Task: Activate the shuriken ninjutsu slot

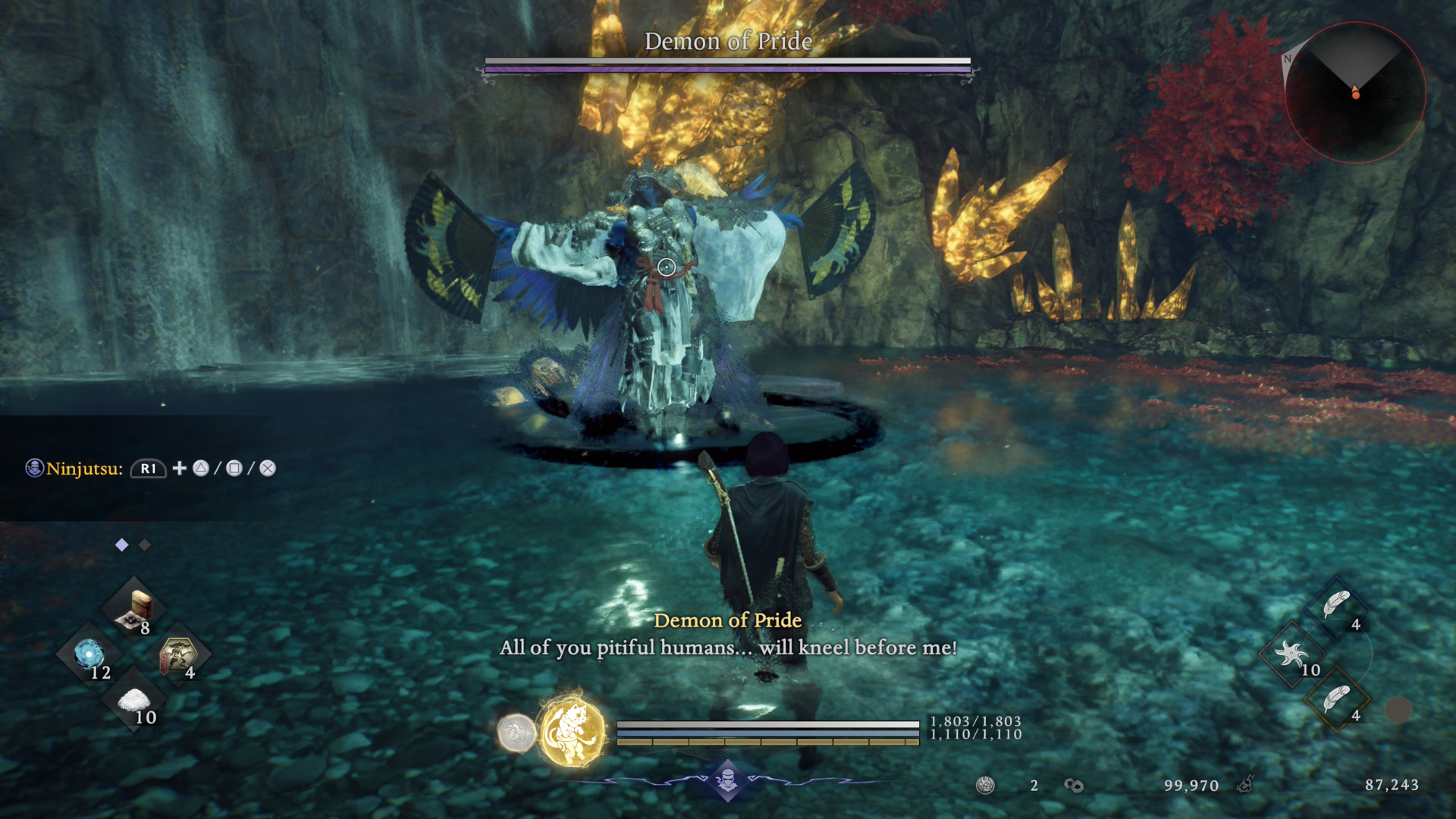Action: [x=1292, y=654]
